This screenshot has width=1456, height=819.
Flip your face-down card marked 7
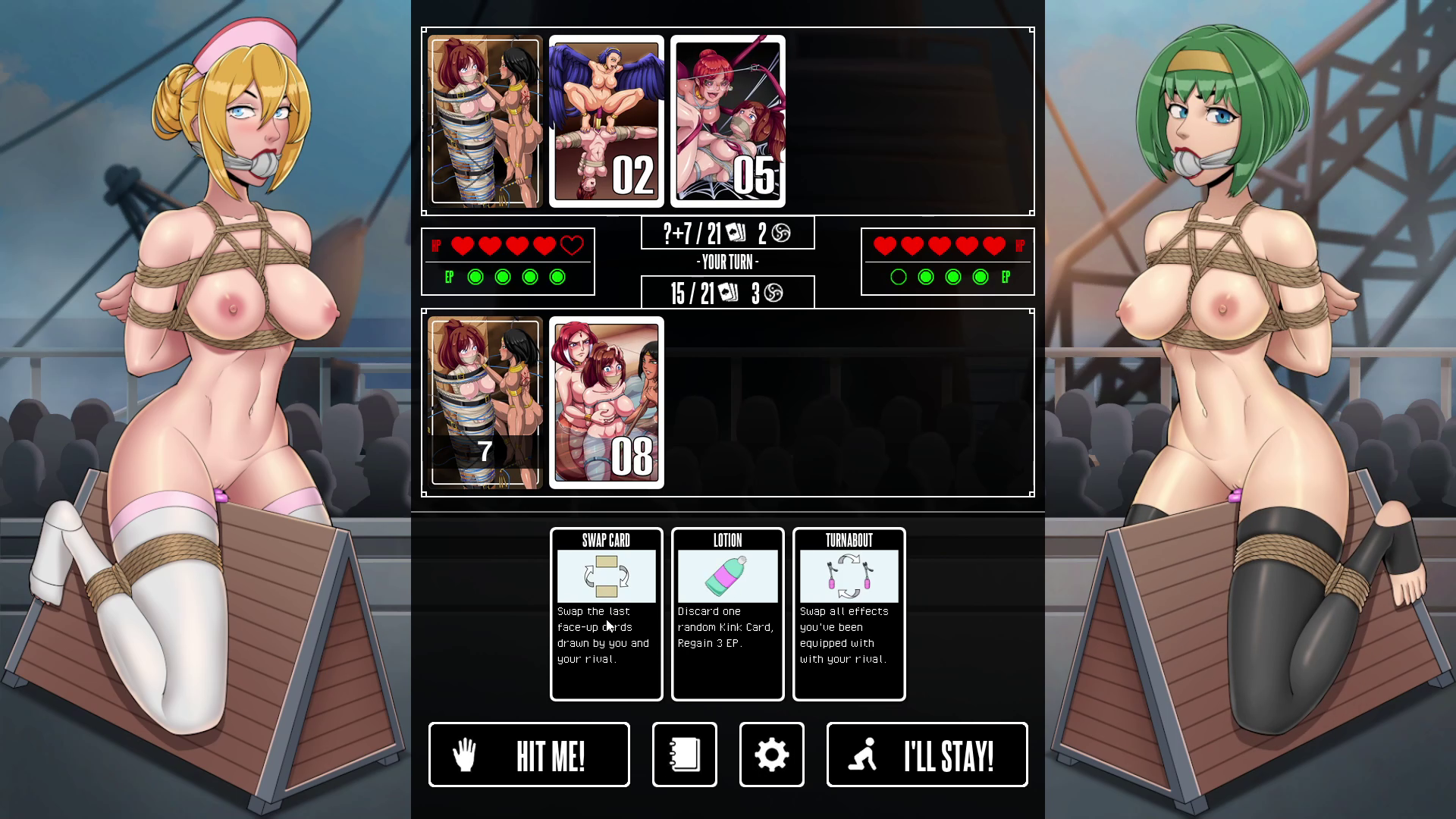coord(485,403)
